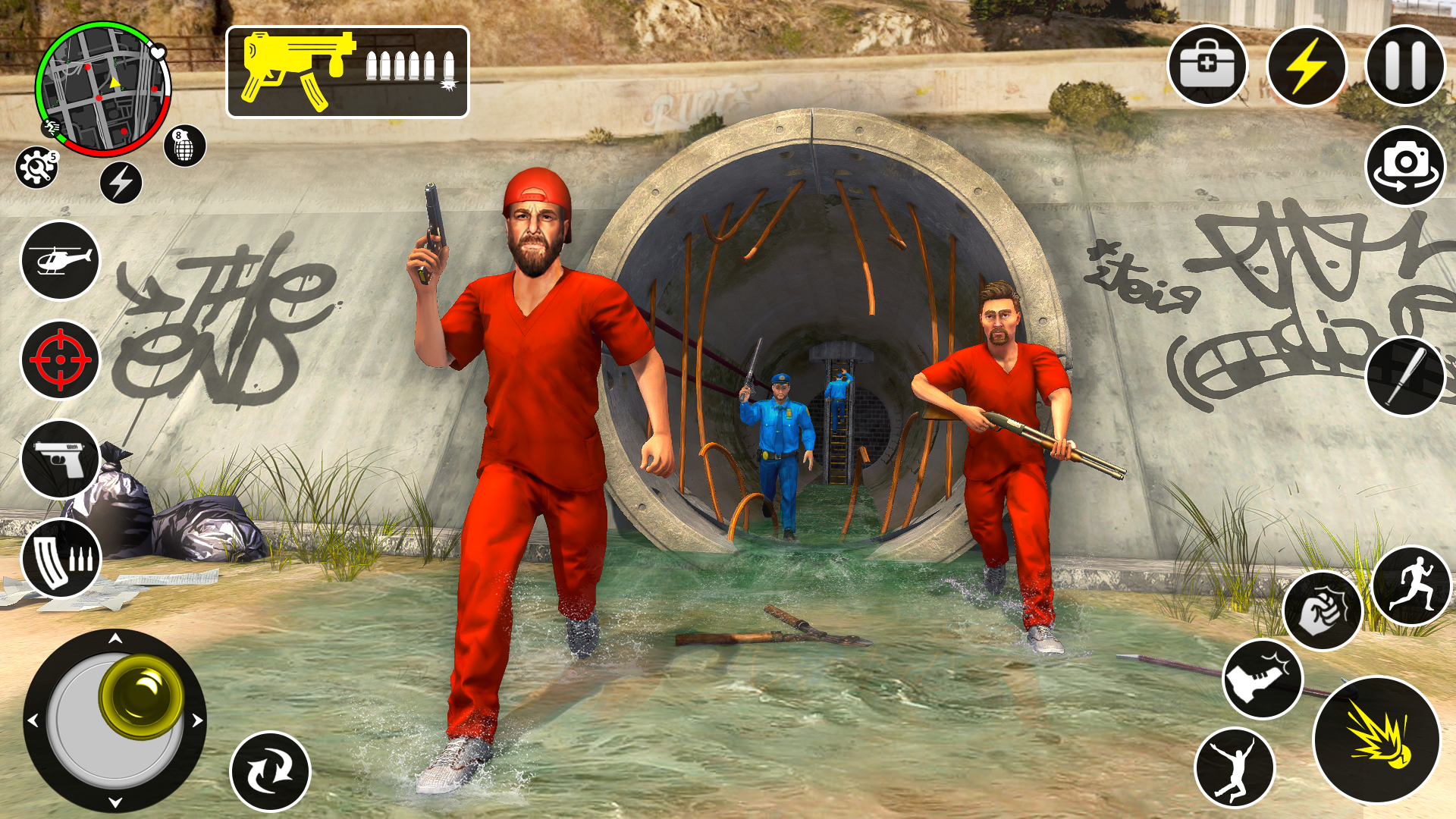The height and width of the screenshot is (819, 1456).
Task: Open the health kit
Action: (x=1207, y=67)
